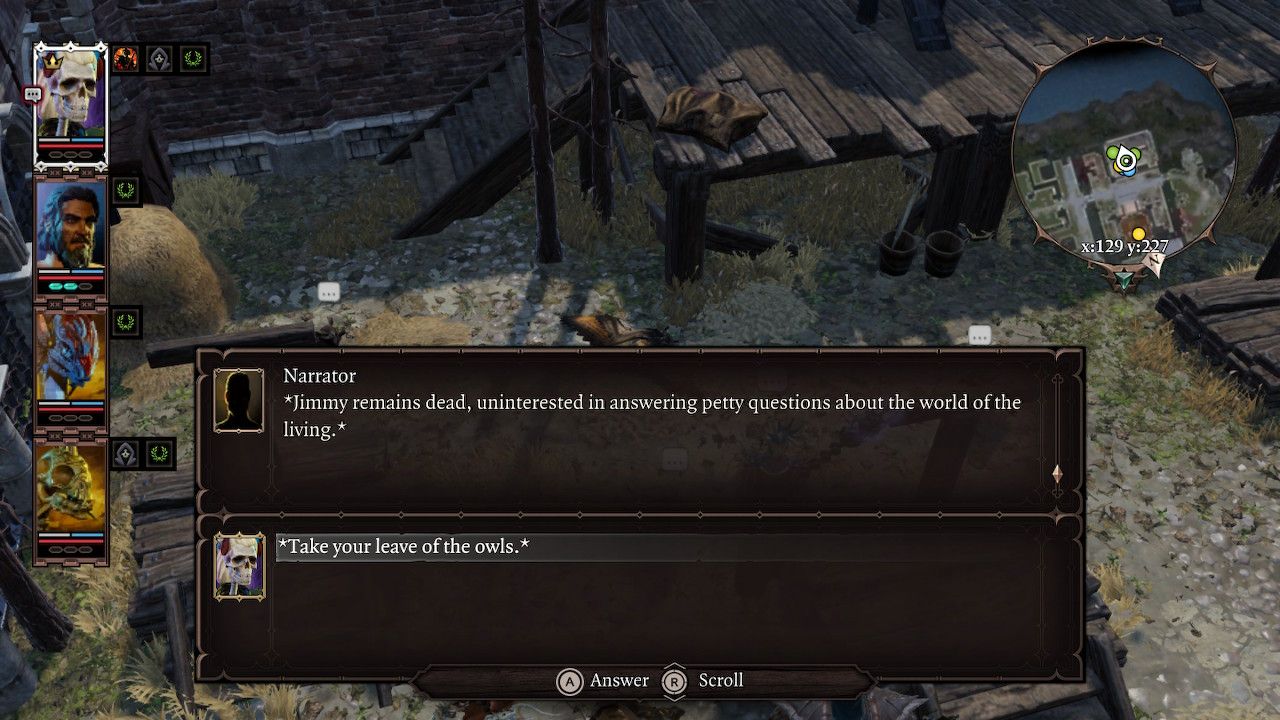Open the circular minimap
Viewport: 1280px width, 720px height.
[1124, 160]
